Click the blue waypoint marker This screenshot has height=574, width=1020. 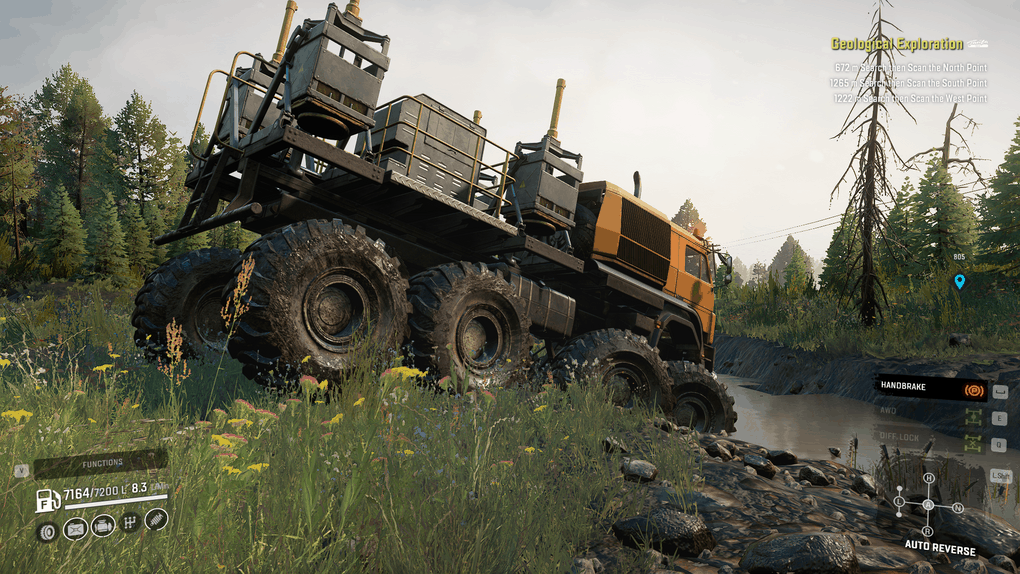960,281
